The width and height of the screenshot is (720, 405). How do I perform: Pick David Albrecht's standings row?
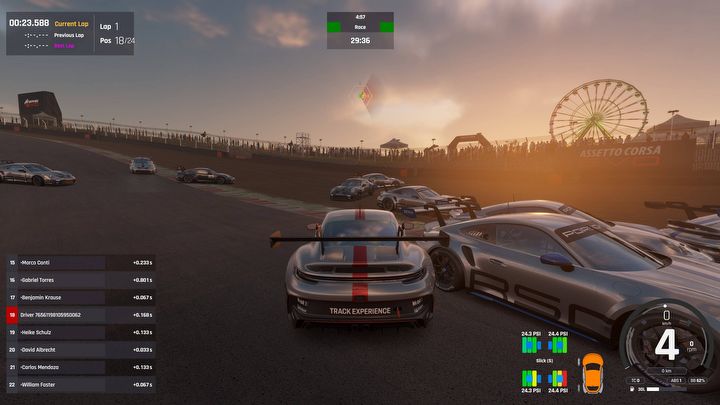click(x=80, y=349)
